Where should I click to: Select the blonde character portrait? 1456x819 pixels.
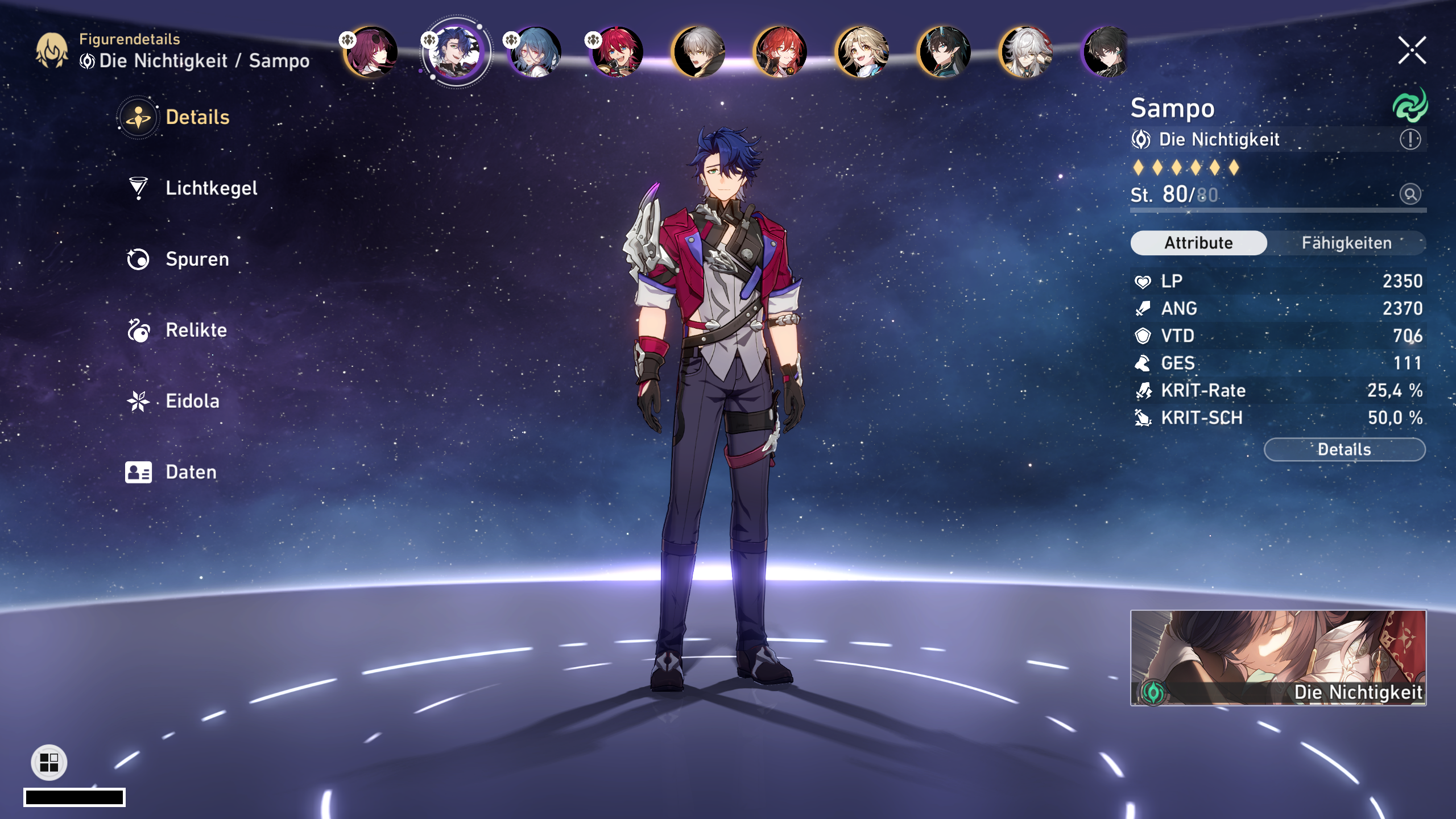point(863,52)
